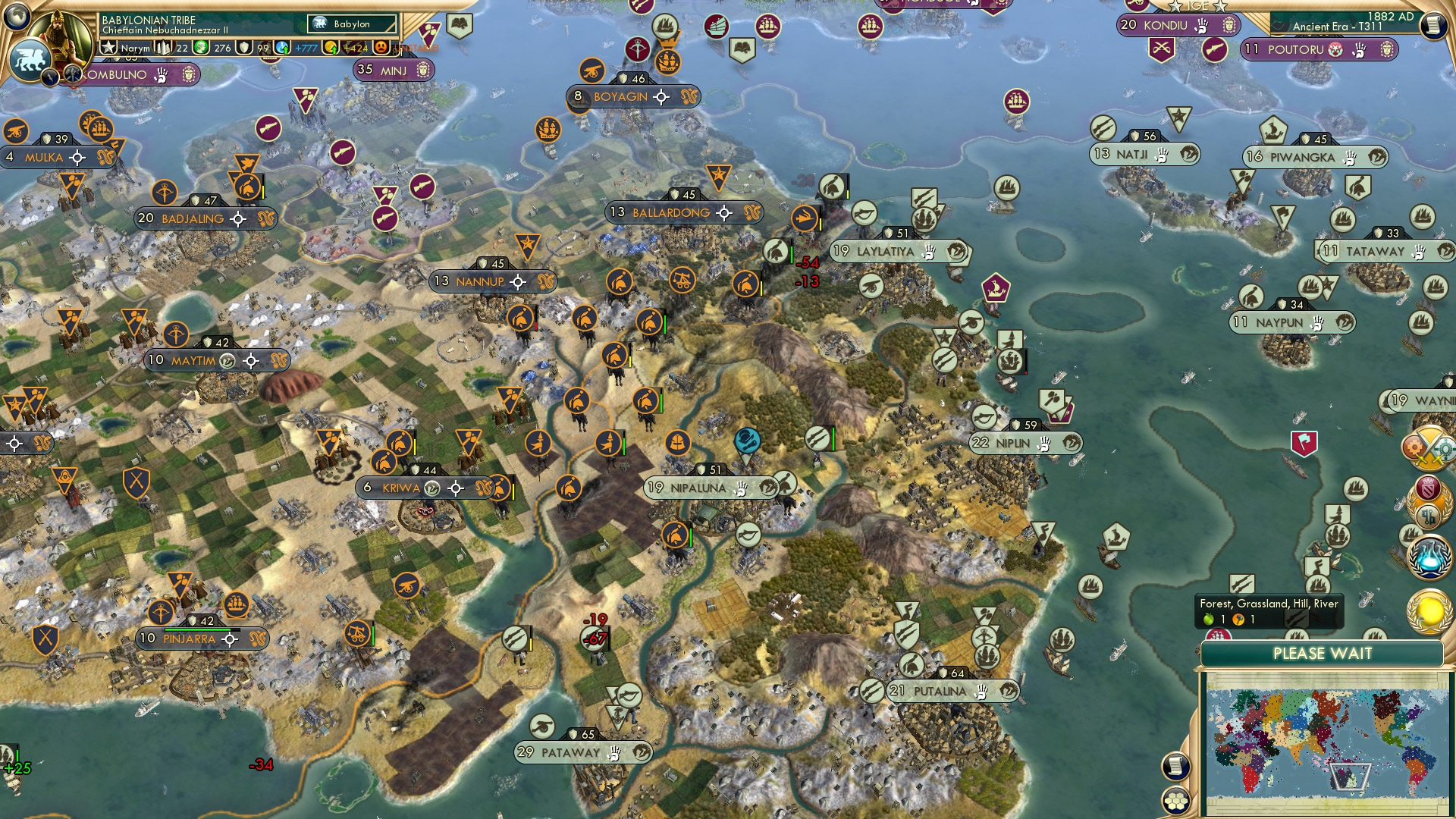This screenshot has height=819, width=1456.
Task: Click the gold coin icon showing 276
Action: coord(200,48)
